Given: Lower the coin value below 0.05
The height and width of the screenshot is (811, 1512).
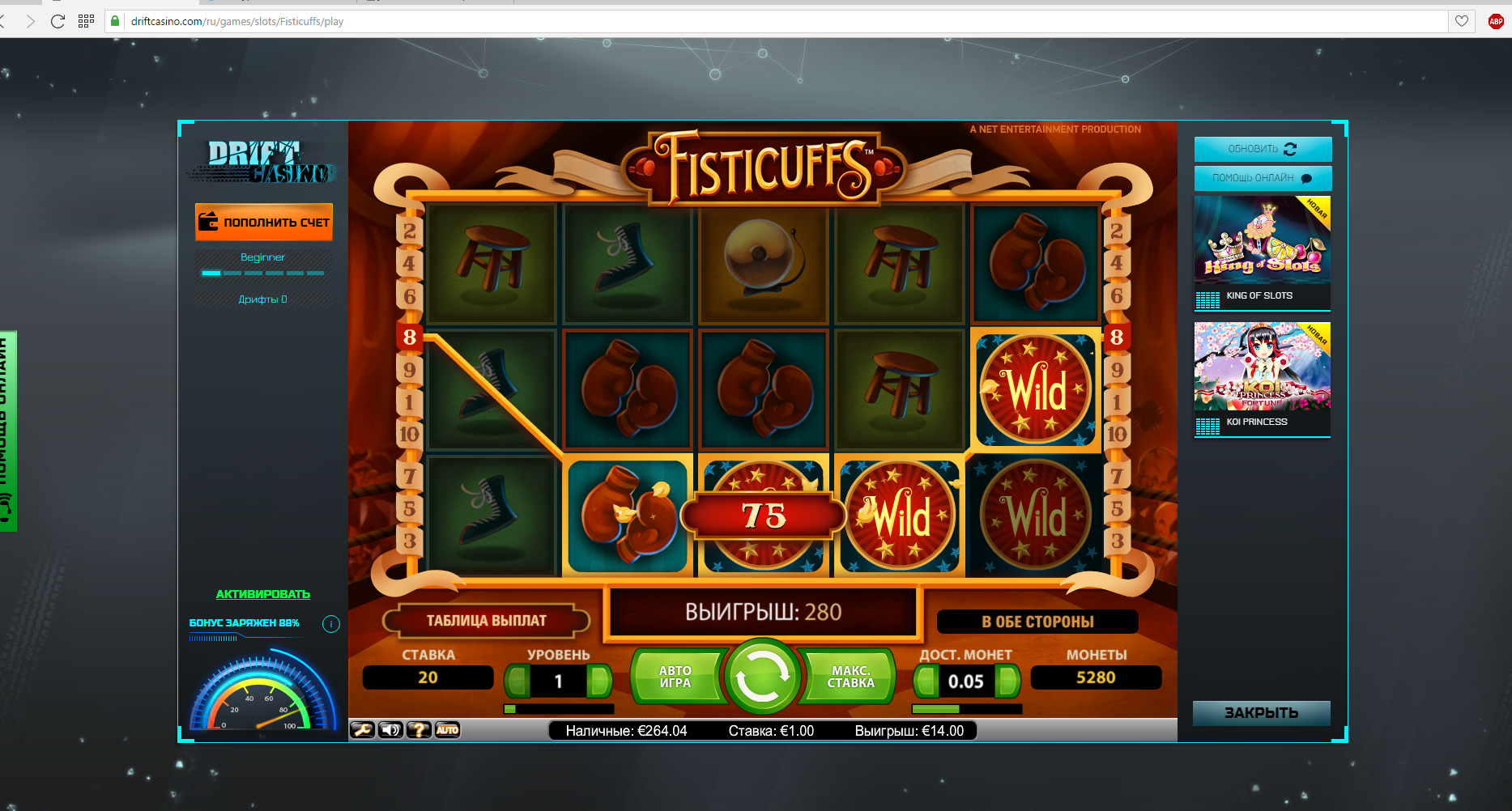Looking at the screenshot, I should pyautogui.click(x=924, y=681).
